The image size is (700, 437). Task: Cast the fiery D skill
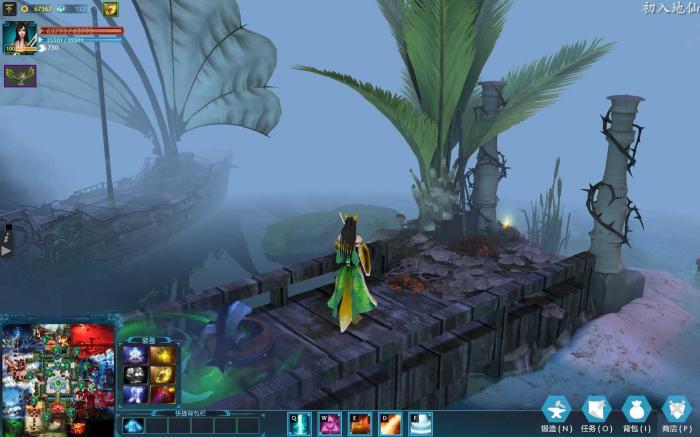[390, 424]
